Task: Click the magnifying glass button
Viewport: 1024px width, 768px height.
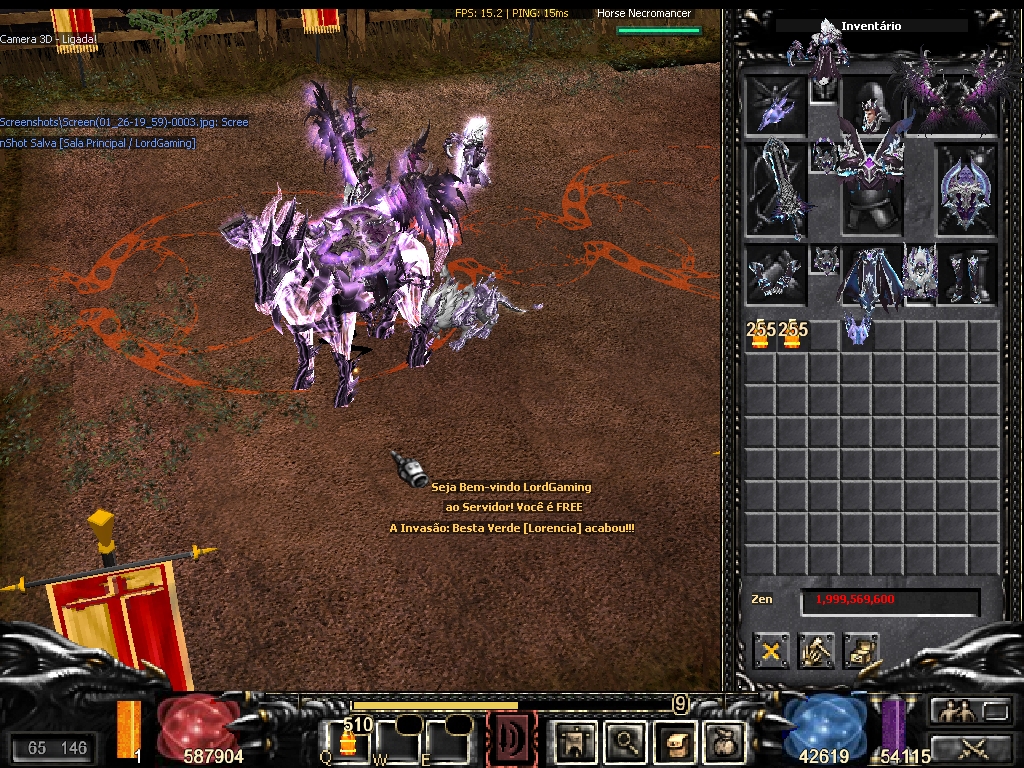Action: (626, 741)
